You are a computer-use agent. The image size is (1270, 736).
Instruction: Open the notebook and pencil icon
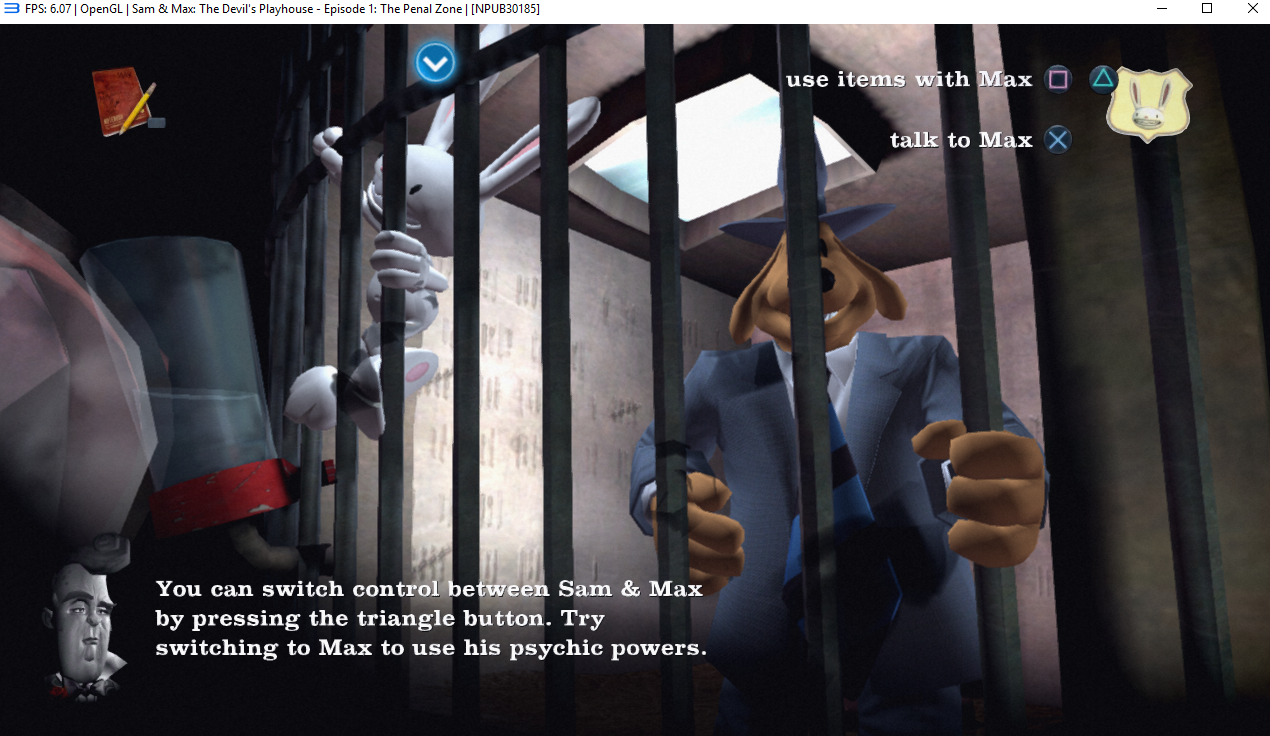(124, 101)
